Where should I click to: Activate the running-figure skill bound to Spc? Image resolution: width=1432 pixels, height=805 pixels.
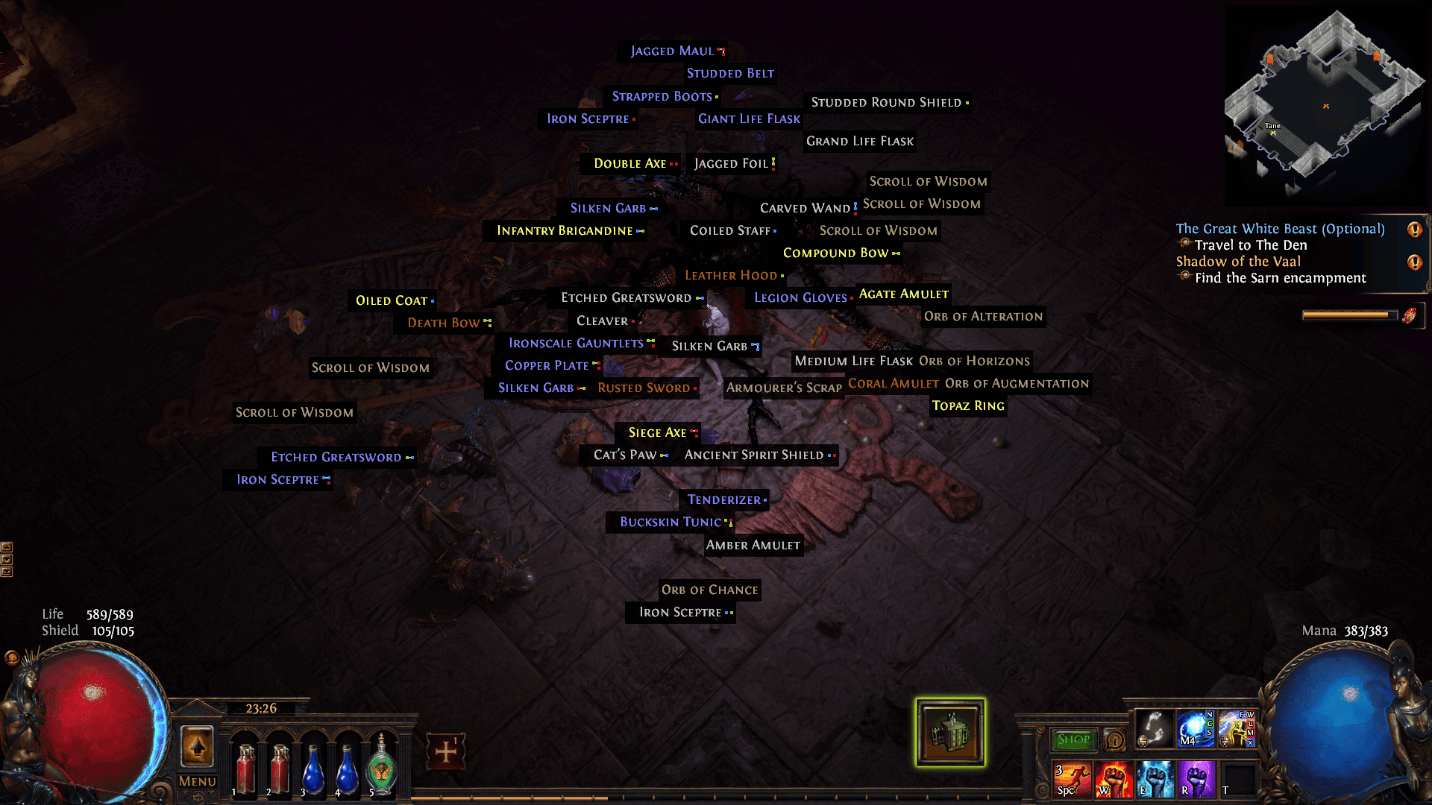1072,779
